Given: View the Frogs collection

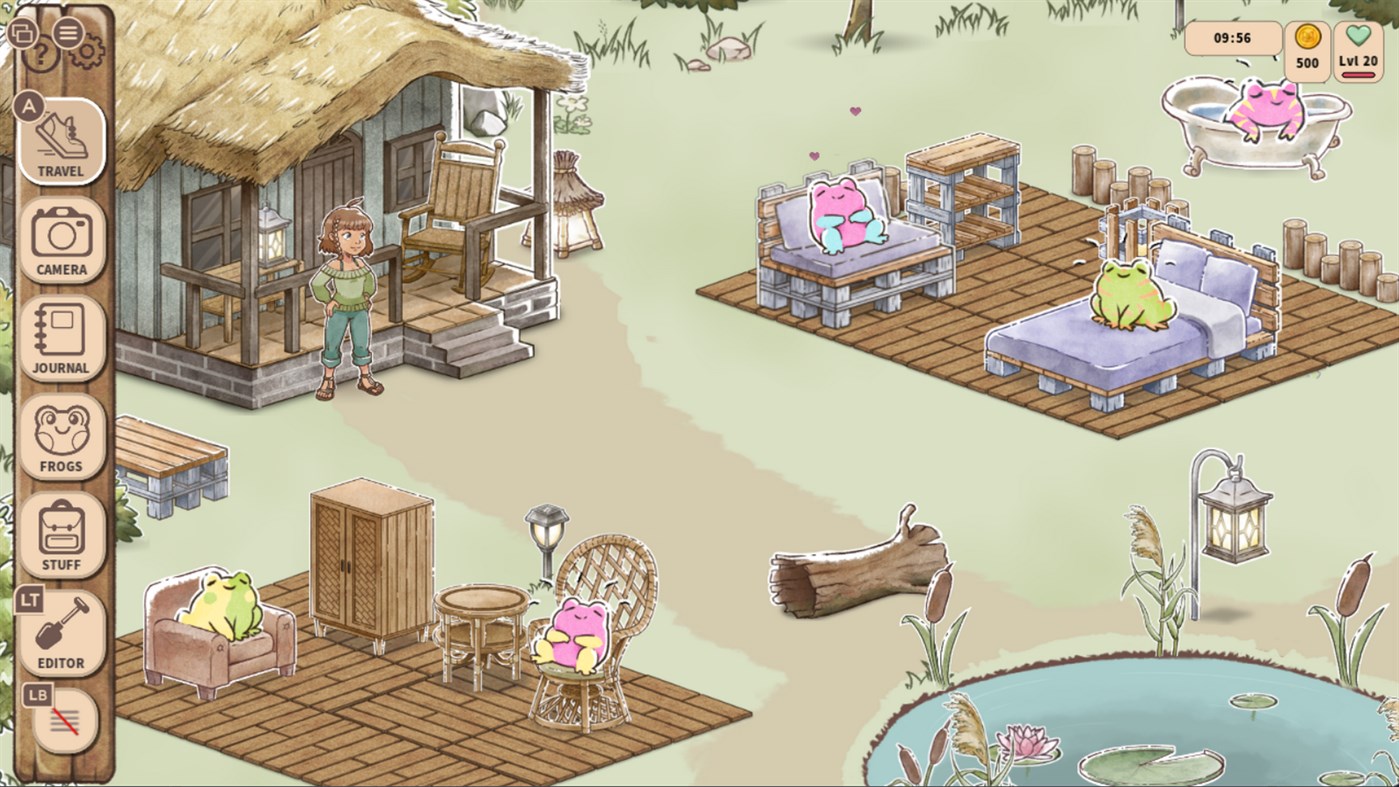Looking at the screenshot, I should 61,437.
